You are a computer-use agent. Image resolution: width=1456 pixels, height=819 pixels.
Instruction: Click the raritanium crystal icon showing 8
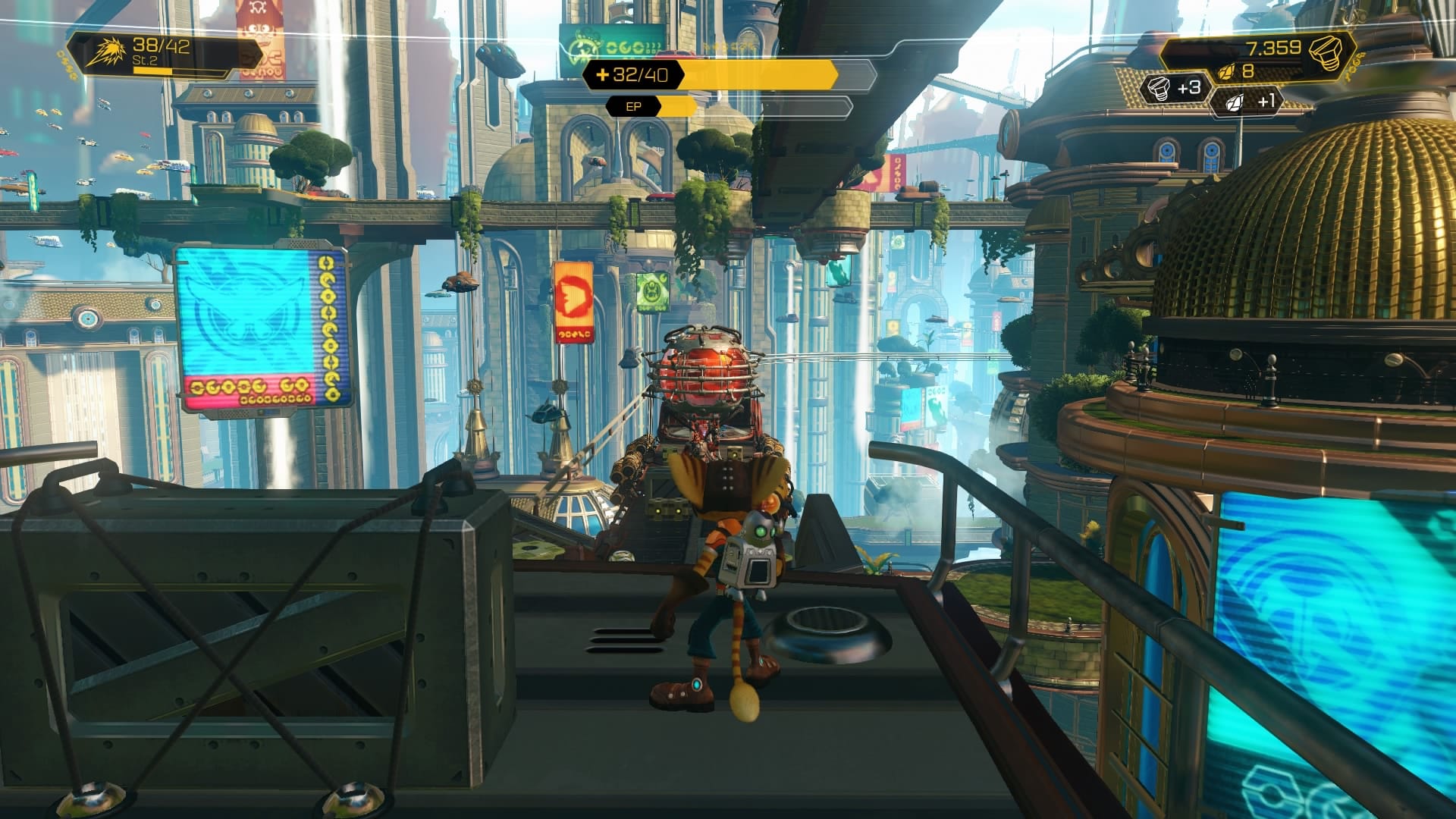coord(1228,73)
